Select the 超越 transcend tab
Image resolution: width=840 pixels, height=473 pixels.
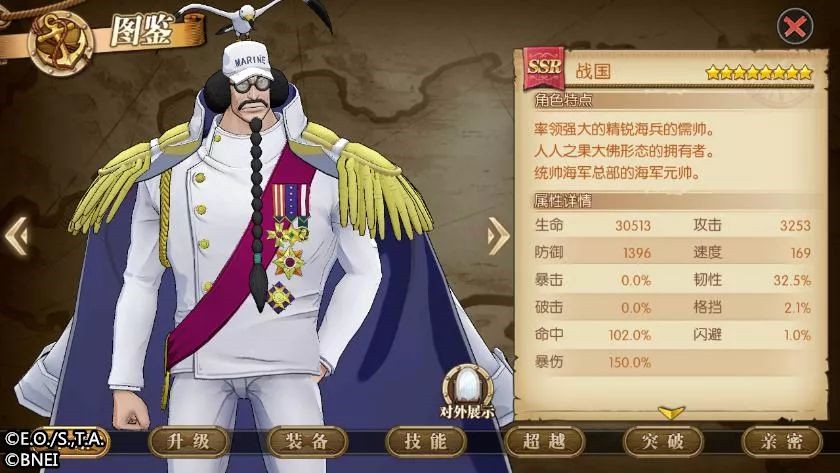[x=543, y=442]
